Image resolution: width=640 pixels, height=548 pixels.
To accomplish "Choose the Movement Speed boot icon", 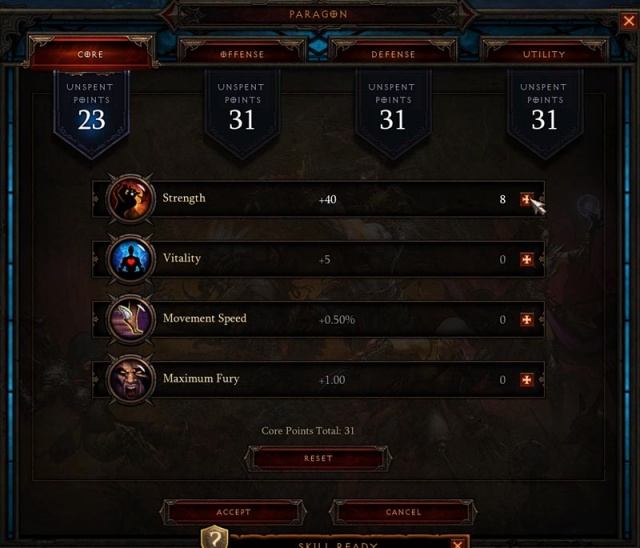I will click(131, 319).
